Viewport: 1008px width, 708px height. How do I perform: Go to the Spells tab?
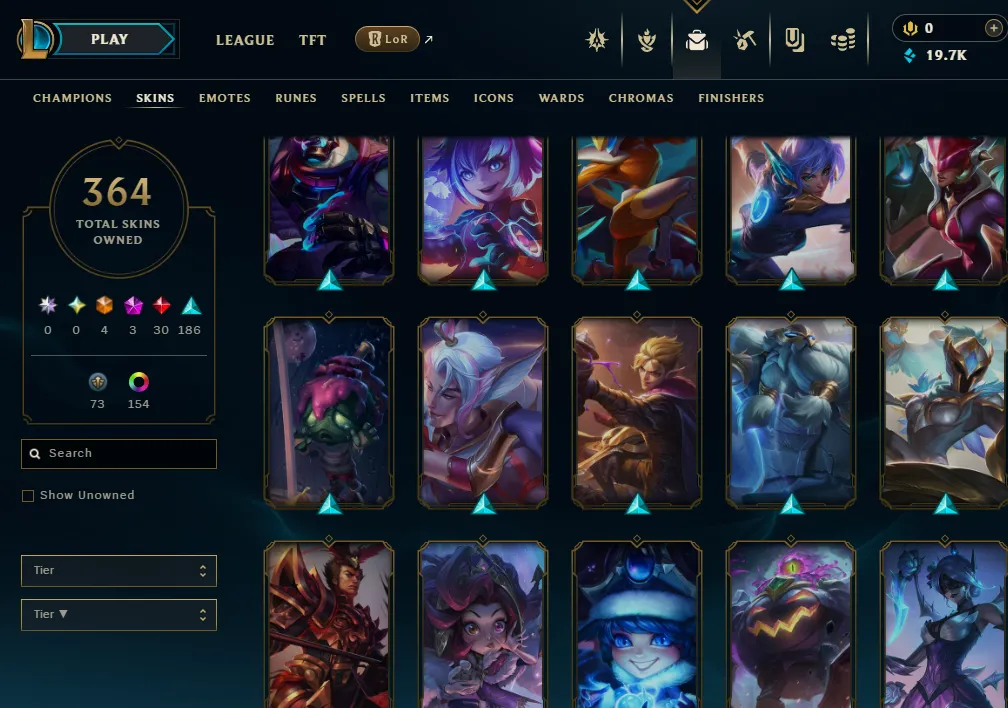(x=363, y=98)
